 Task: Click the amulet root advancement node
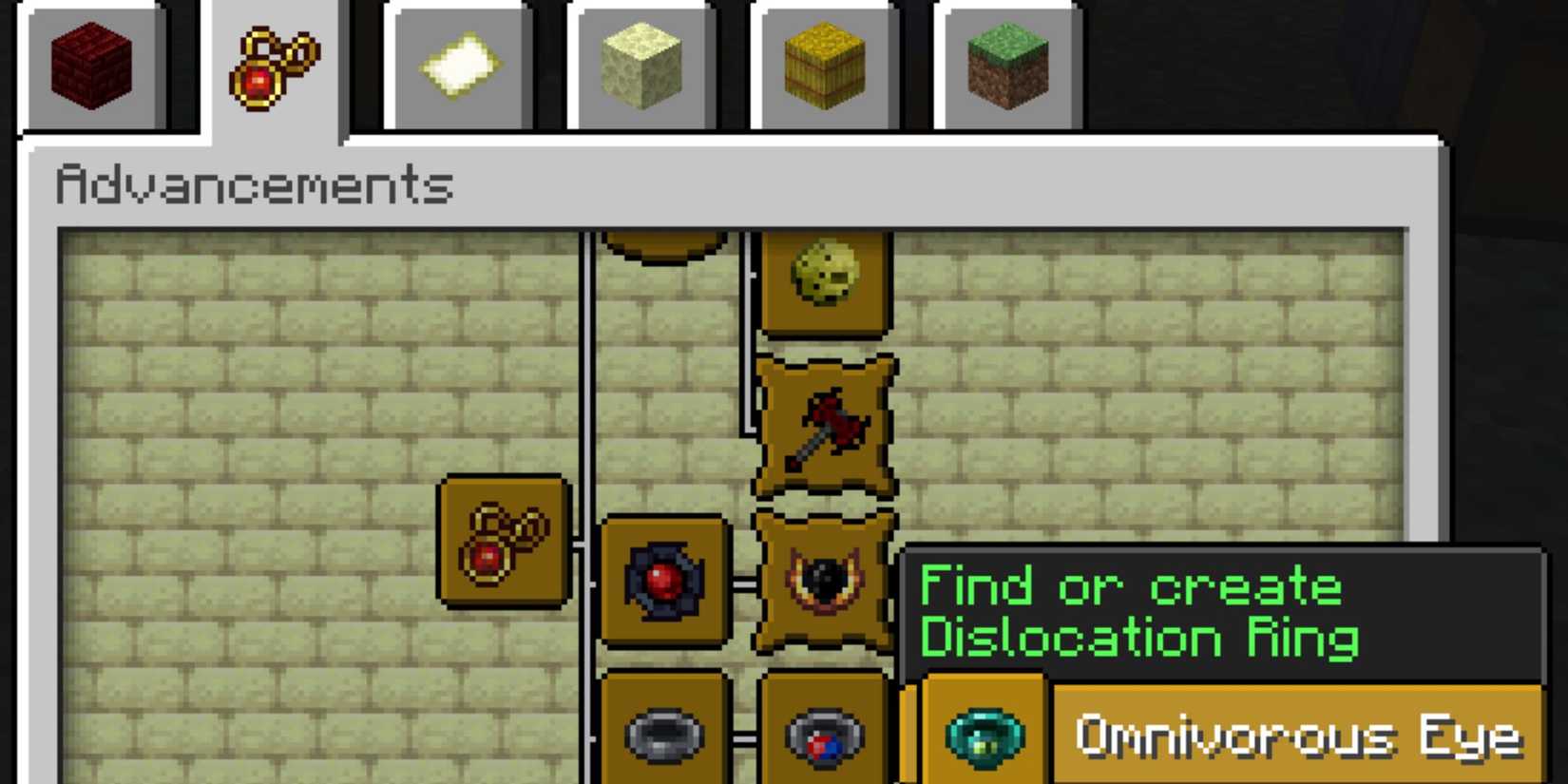502,542
